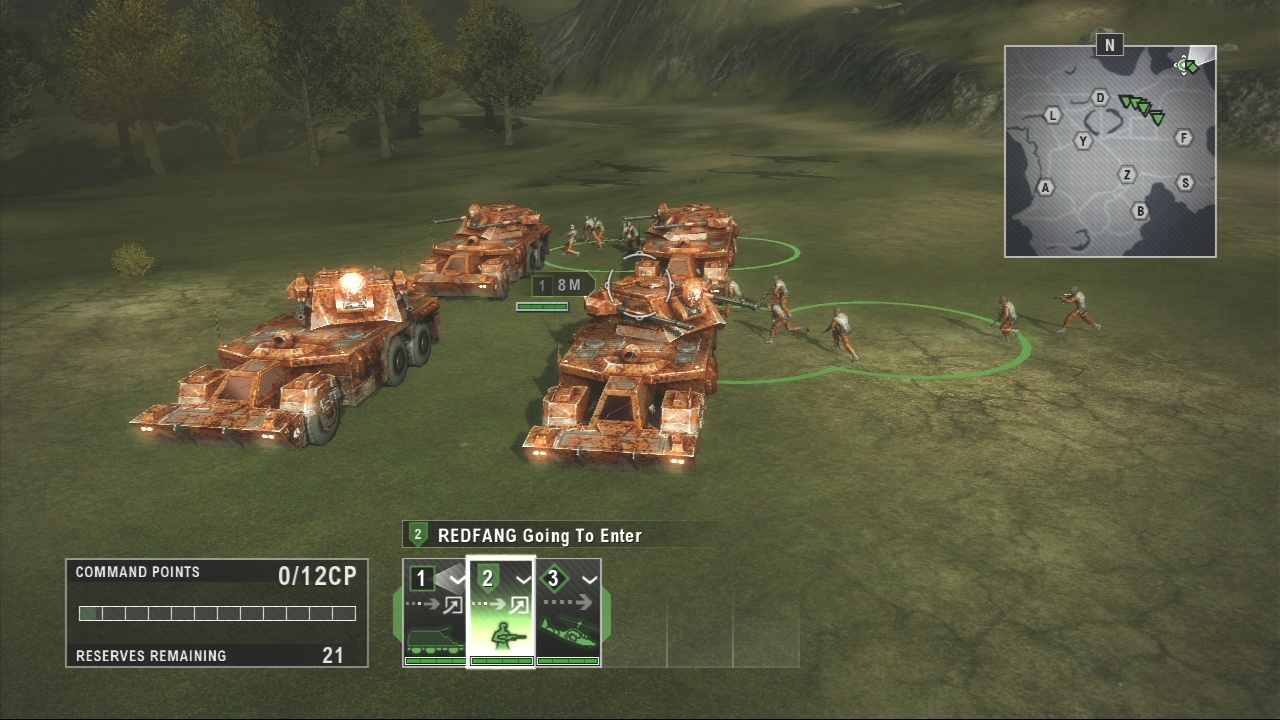Pick uplink marker Y on the minimap
The image size is (1280, 720).
pyautogui.click(x=1083, y=141)
